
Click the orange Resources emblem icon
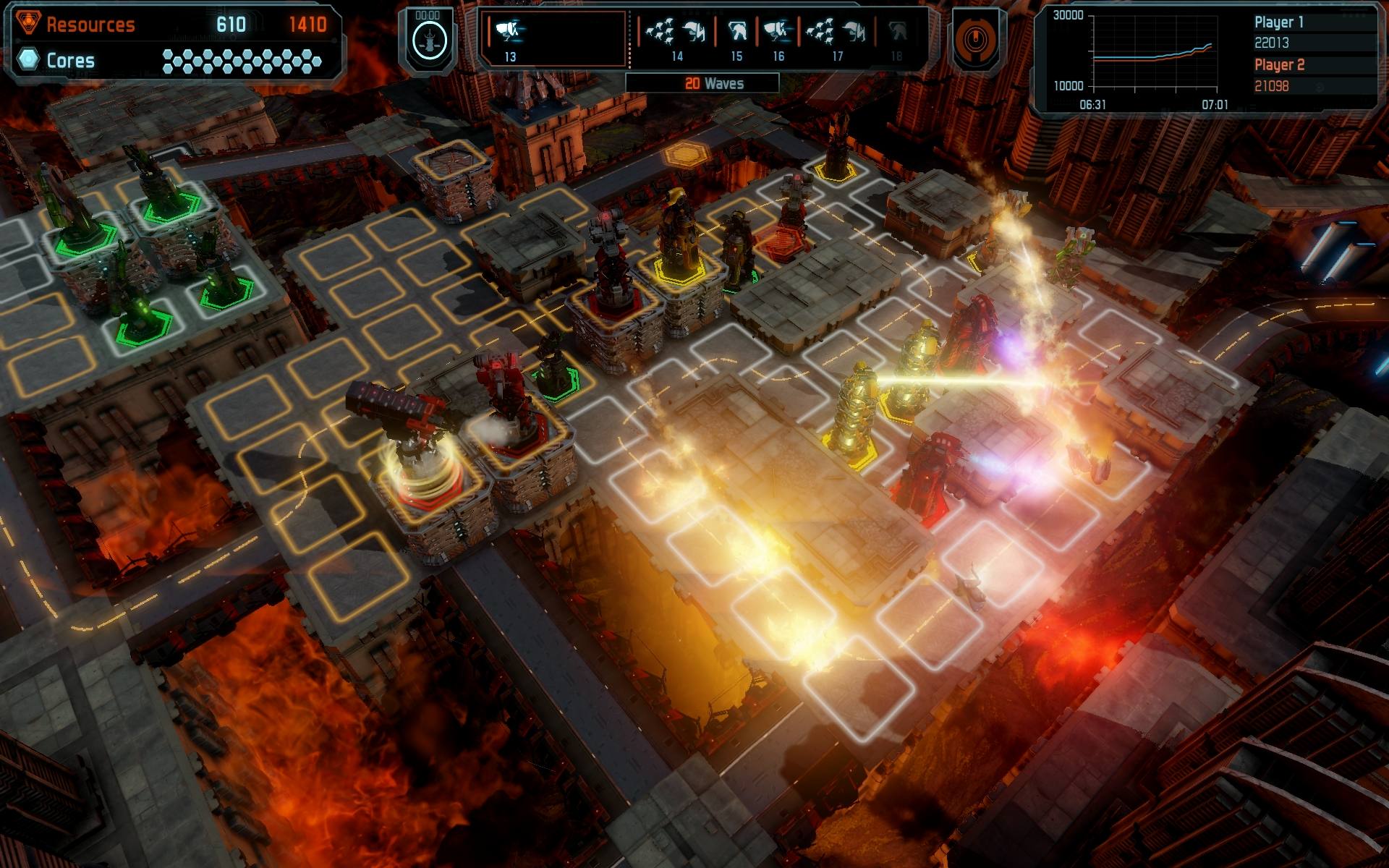pos(29,20)
